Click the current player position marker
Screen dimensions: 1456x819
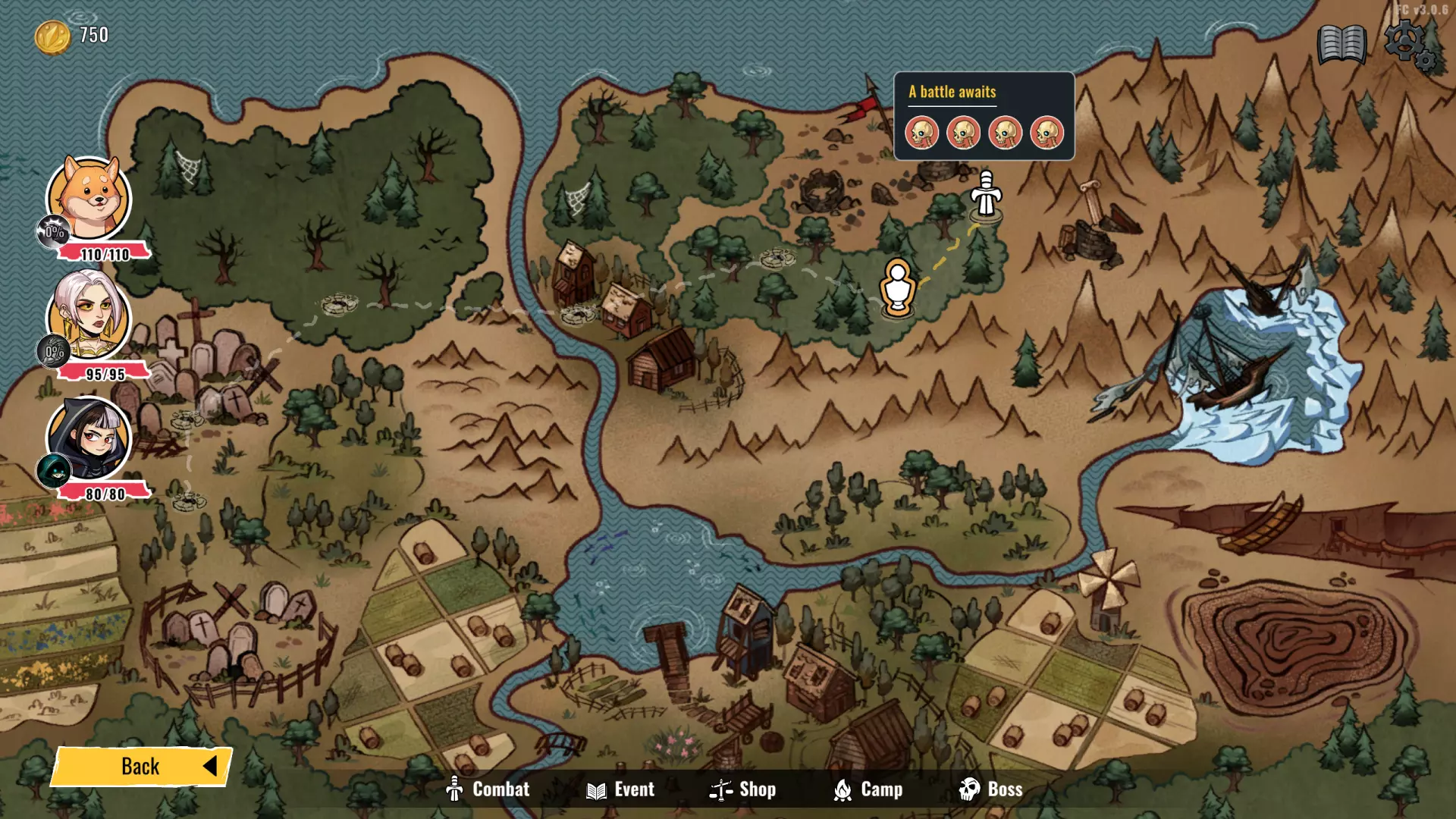pos(898,287)
